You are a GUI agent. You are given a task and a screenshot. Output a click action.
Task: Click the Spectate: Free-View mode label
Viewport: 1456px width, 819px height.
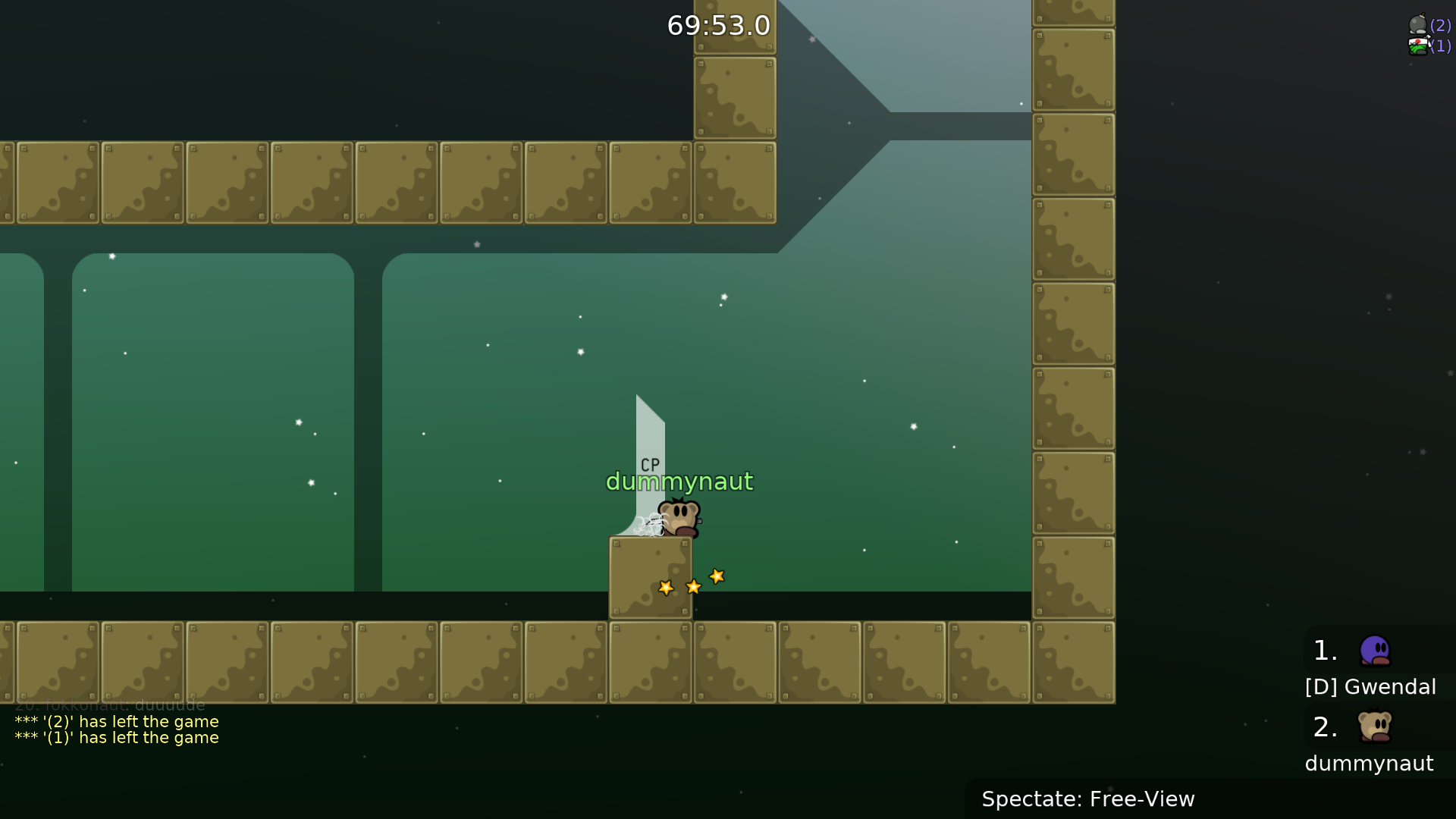[x=1087, y=799]
